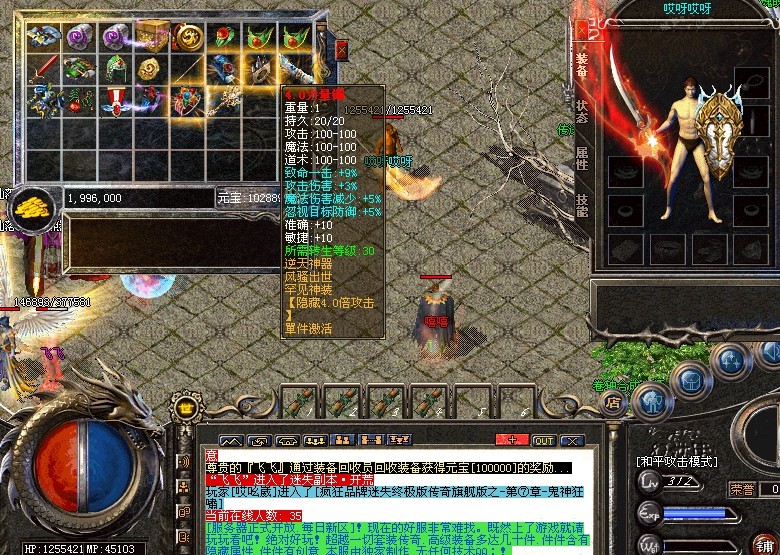Click the gold ingot pile icon
The width and height of the screenshot is (780, 555).
(29, 203)
